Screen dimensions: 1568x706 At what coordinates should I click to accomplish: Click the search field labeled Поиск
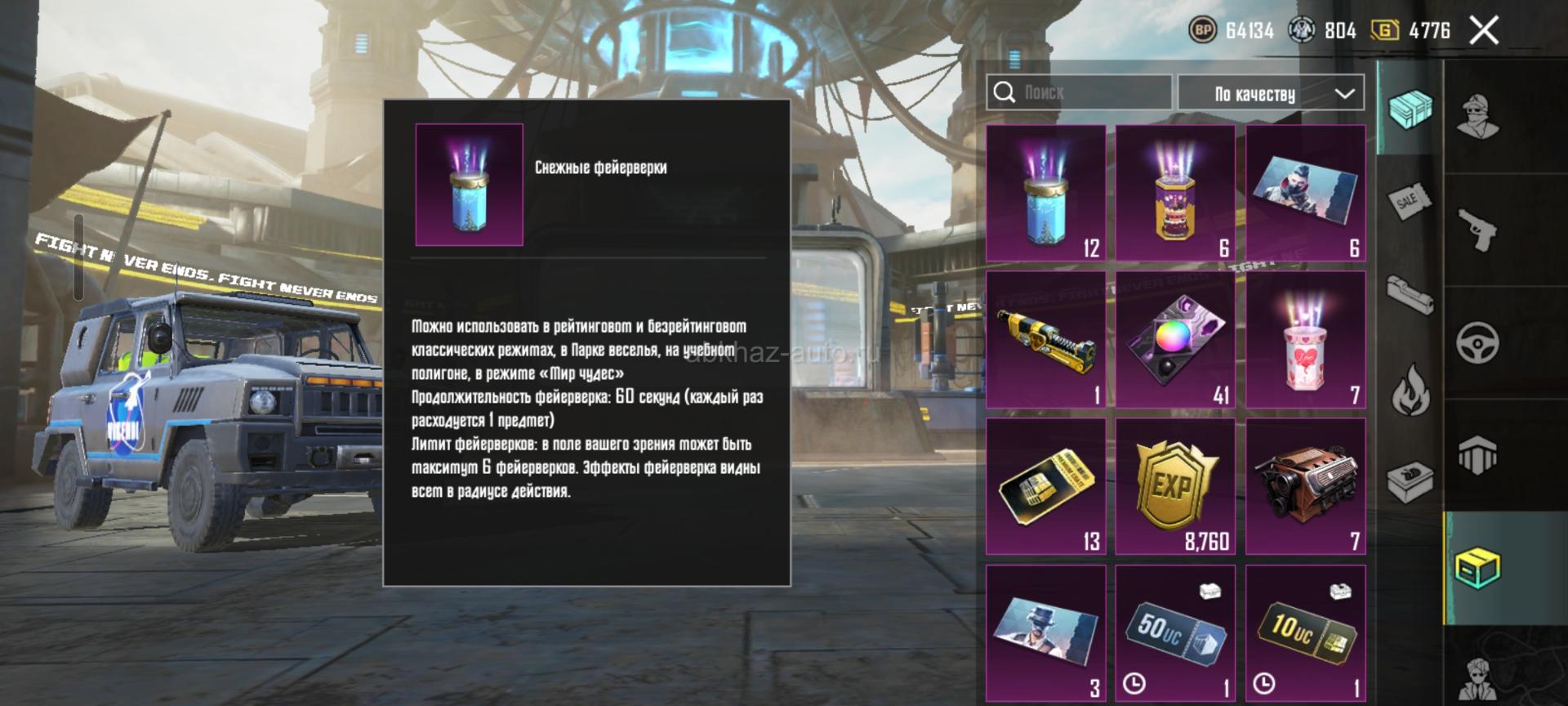point(1078,92)
